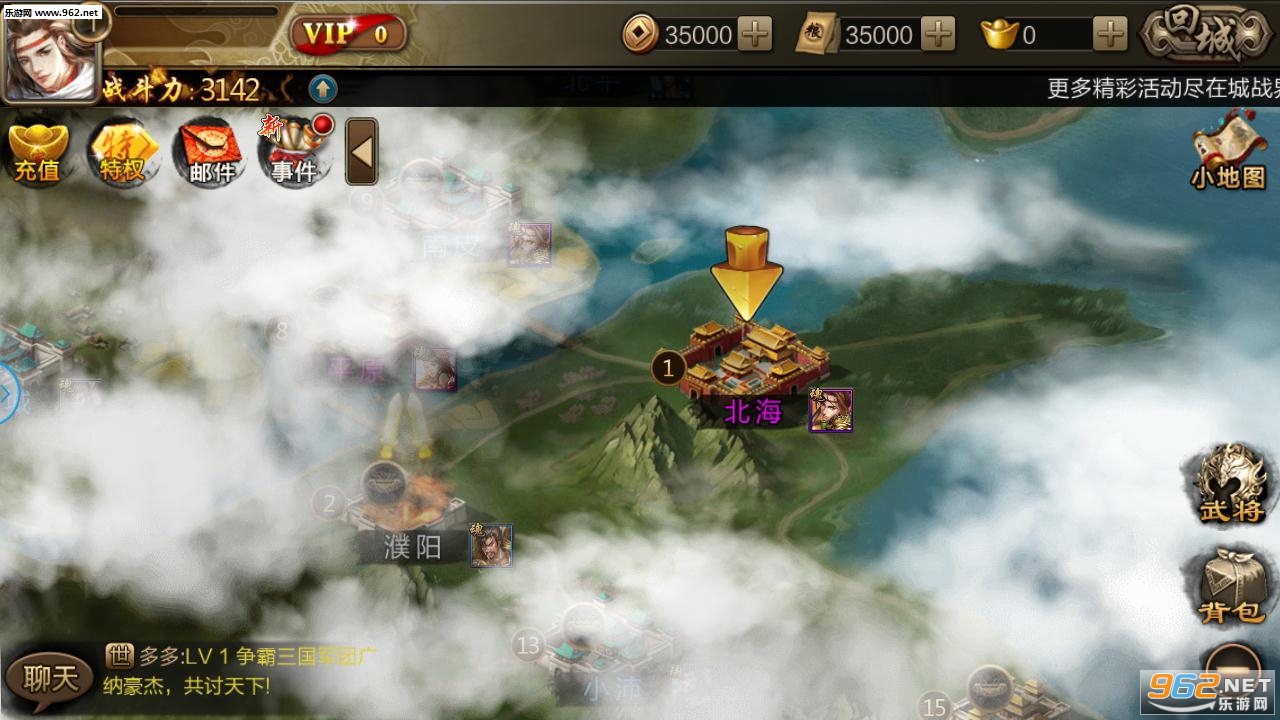
Task: Open the 充值 recharge shop
Action: click(x=38, y=152)
